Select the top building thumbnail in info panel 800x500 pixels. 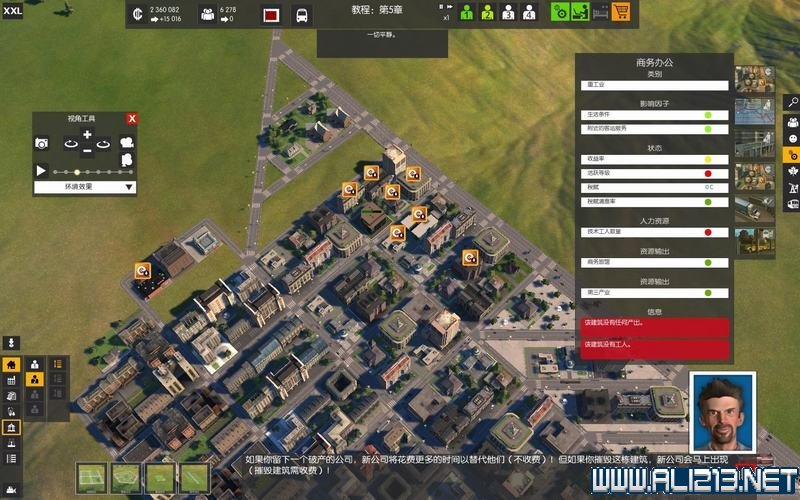pos(752,79)
